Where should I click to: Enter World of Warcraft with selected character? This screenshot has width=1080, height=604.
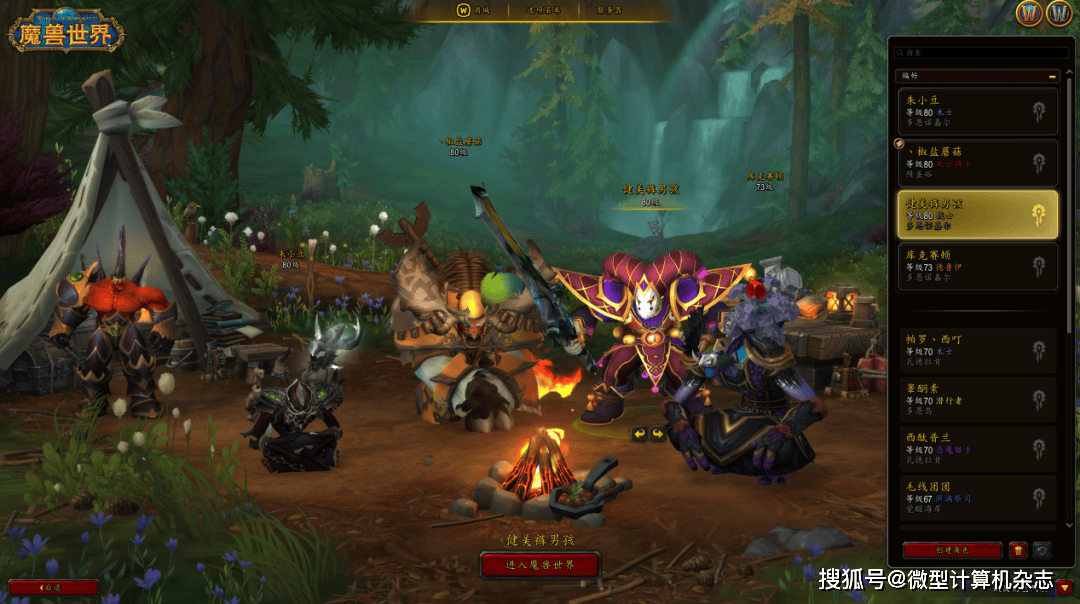coord(540,565)
